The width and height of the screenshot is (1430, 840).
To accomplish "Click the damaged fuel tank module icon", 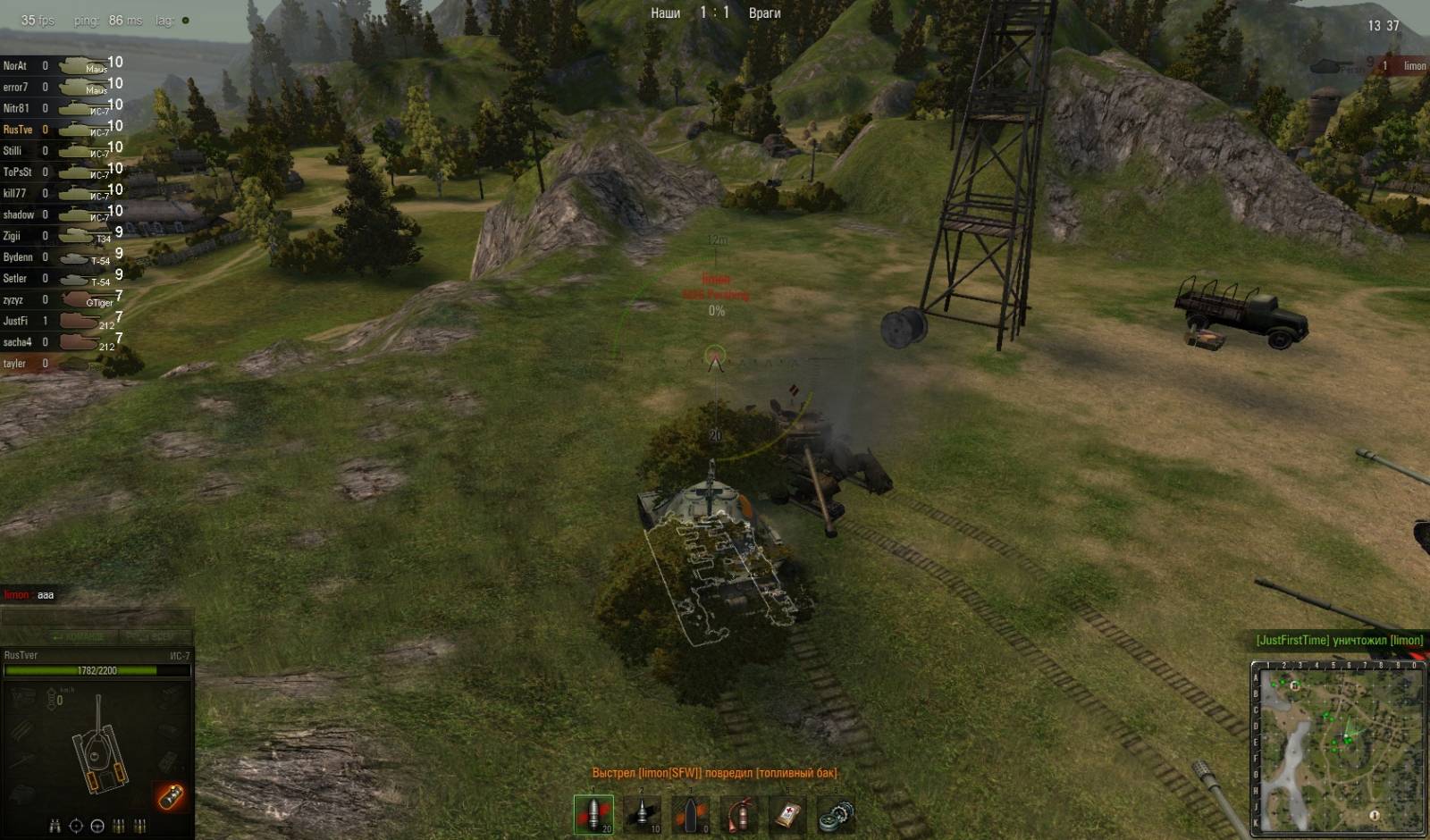I will (170, 795).
